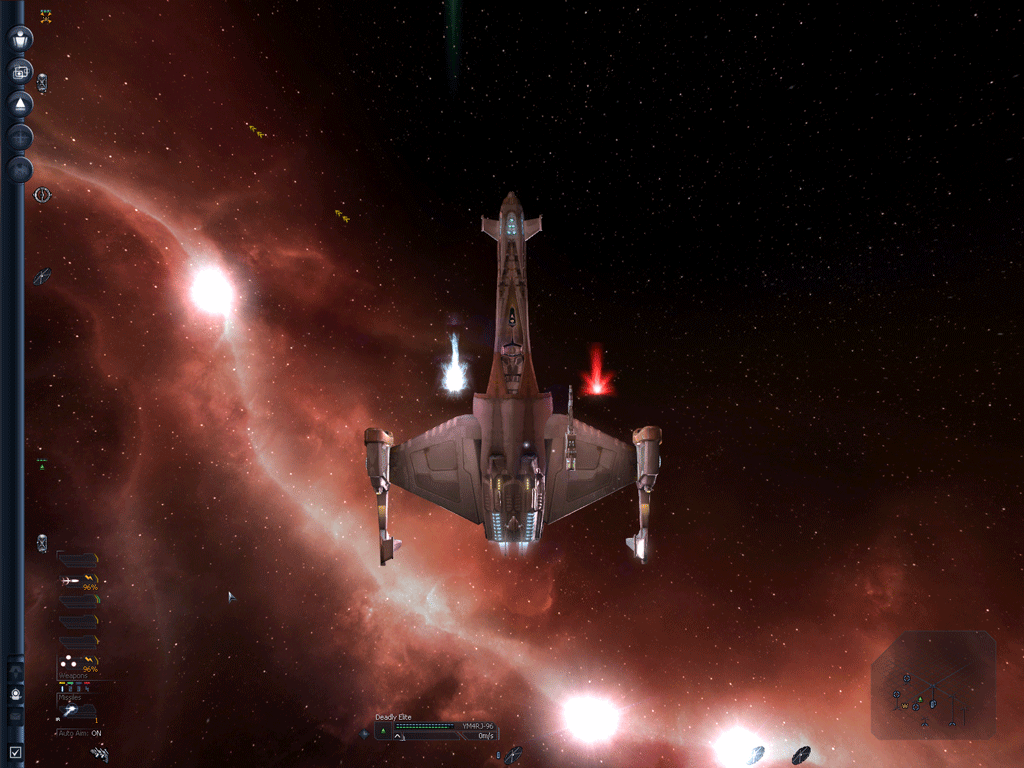Toggle the checkmark box in the sidebar
The image size is (1024, 768).
(15, 751)
